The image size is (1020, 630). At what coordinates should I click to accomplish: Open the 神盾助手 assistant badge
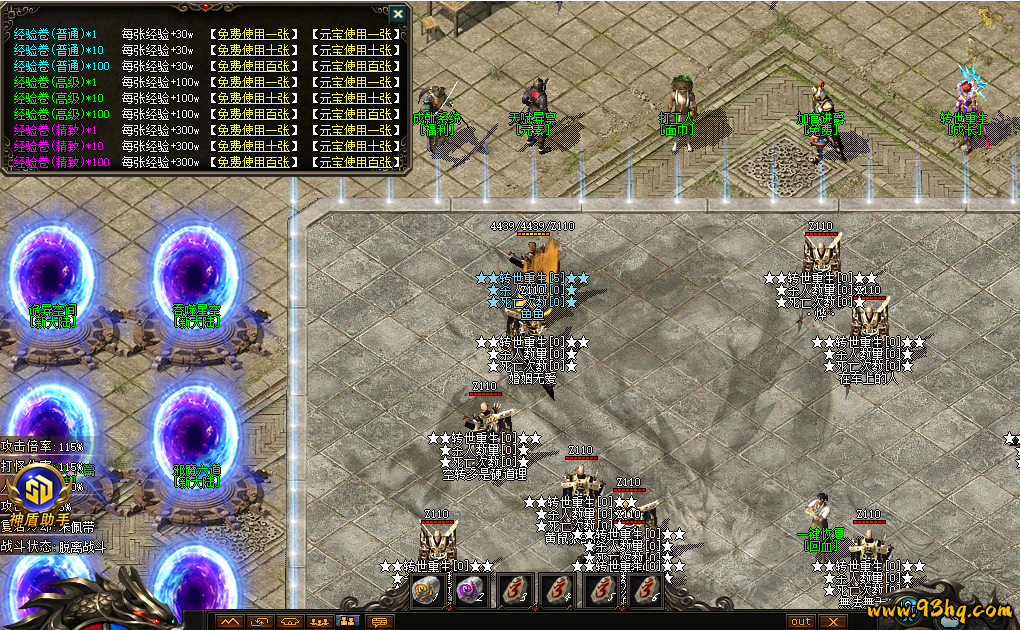pos(36,497)
